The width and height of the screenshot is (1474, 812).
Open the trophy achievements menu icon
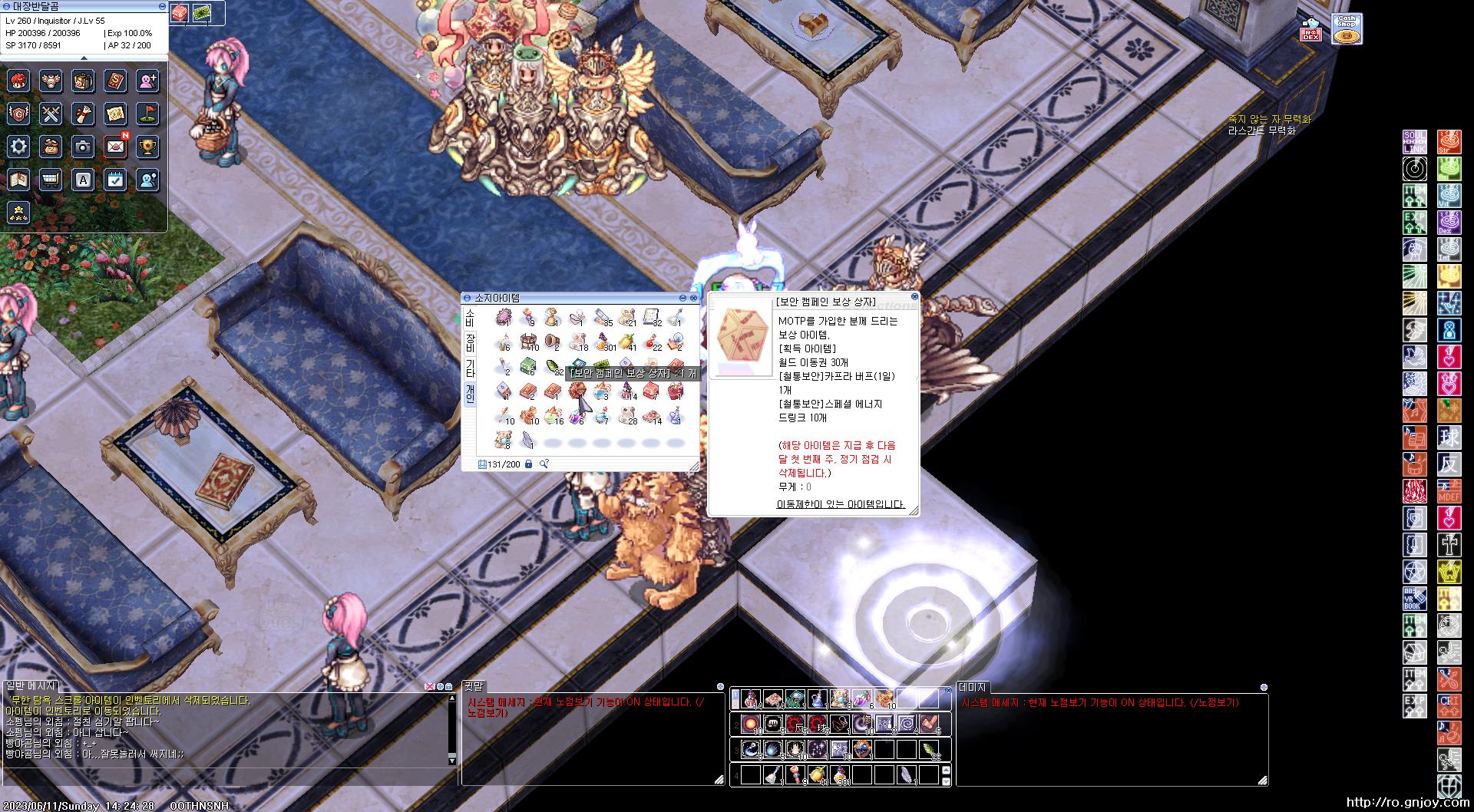point(148,147)
